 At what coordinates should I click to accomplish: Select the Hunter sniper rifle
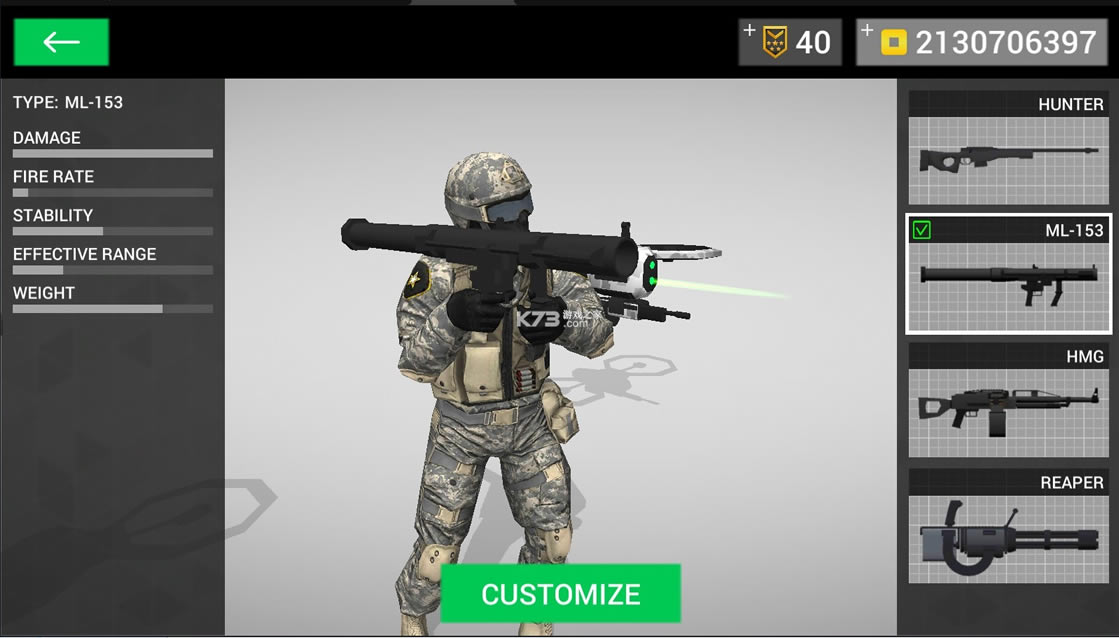coord(1007,149)
